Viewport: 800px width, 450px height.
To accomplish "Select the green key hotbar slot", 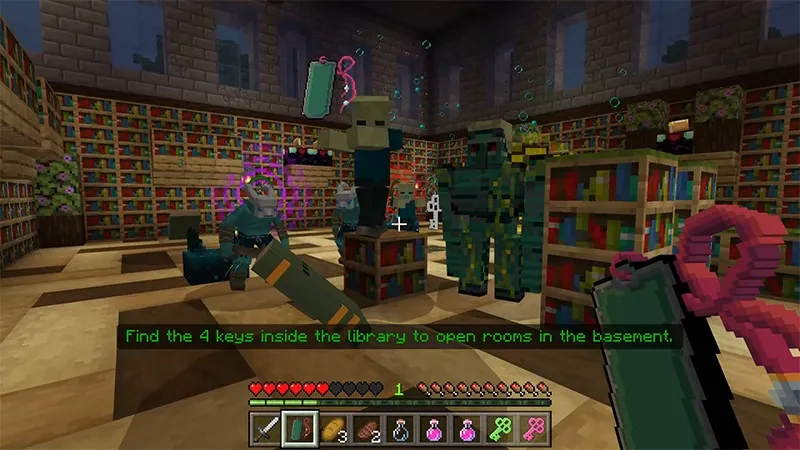I will pos(501,427).
